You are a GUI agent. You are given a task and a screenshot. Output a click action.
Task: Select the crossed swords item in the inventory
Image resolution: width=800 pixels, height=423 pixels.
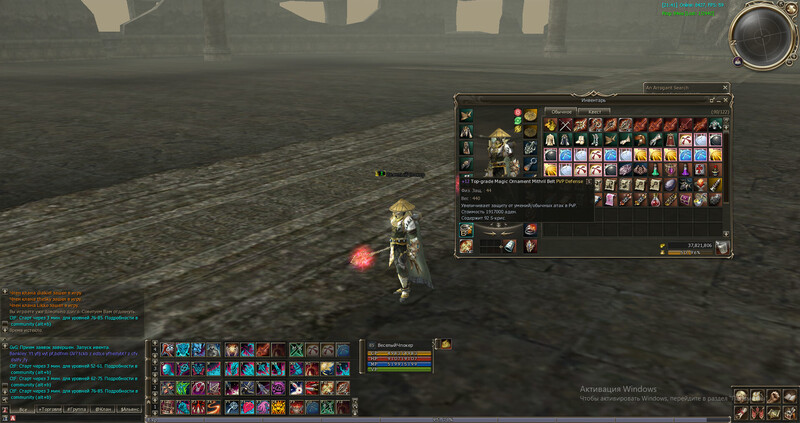coord(564,125)
